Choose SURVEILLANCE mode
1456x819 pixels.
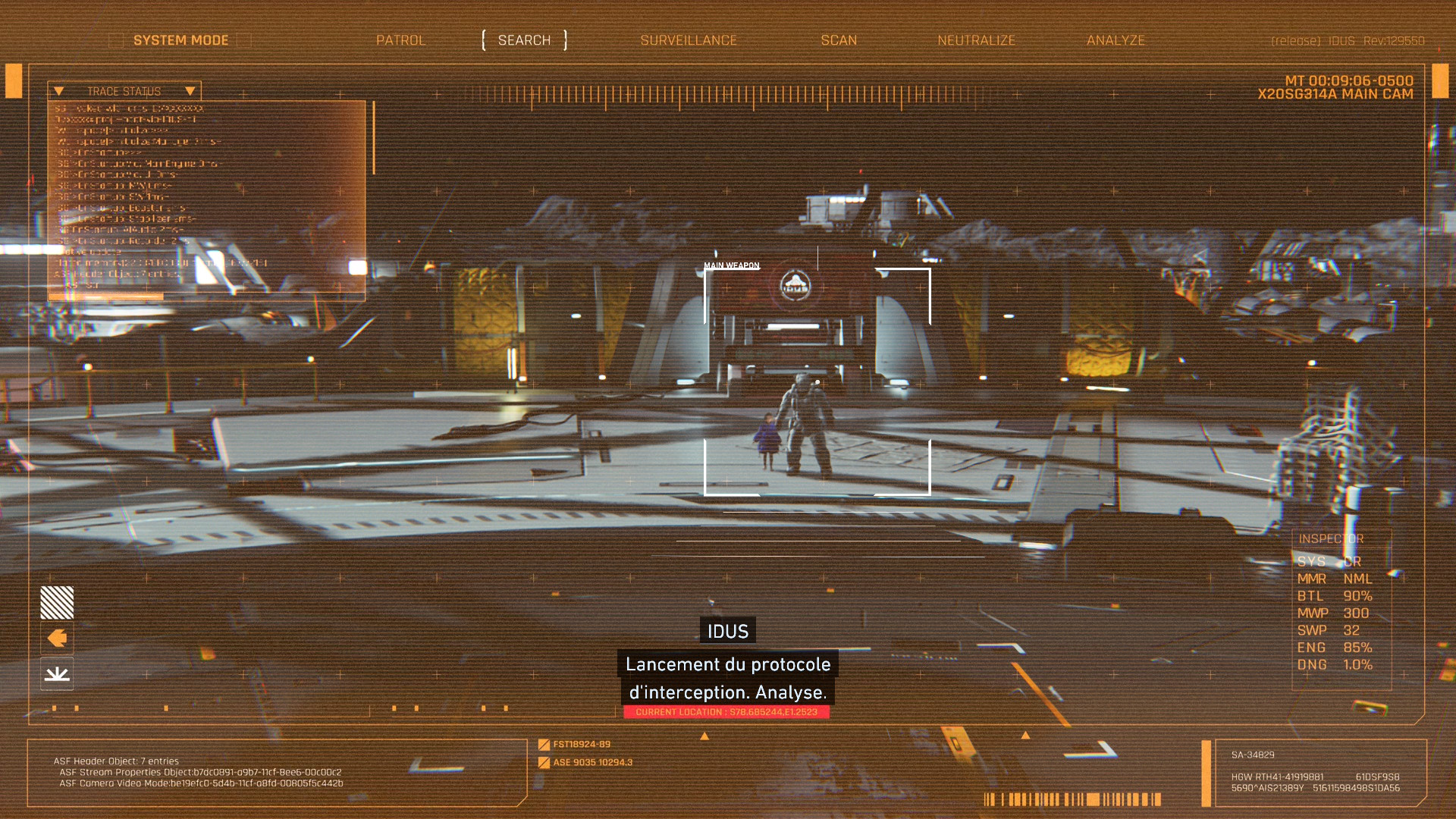(x=688, y=40)
